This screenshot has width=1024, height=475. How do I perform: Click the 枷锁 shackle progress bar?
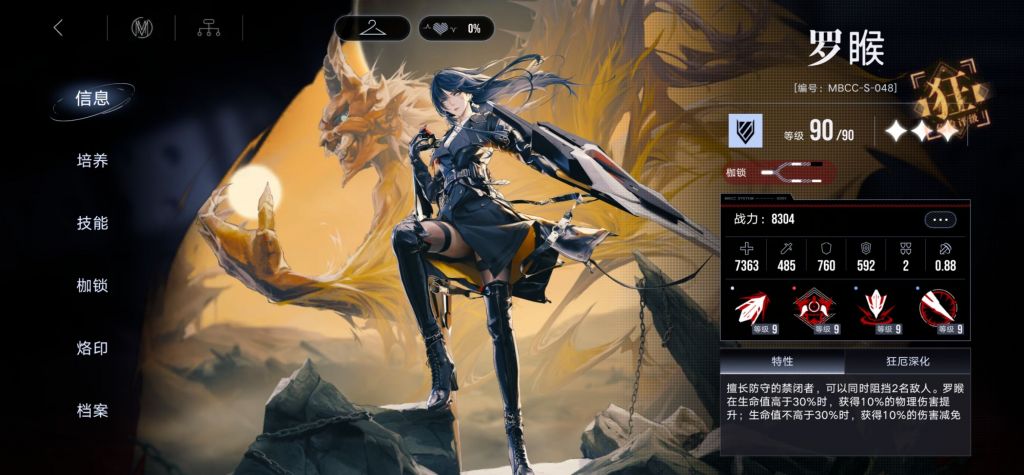pos(795,173)
